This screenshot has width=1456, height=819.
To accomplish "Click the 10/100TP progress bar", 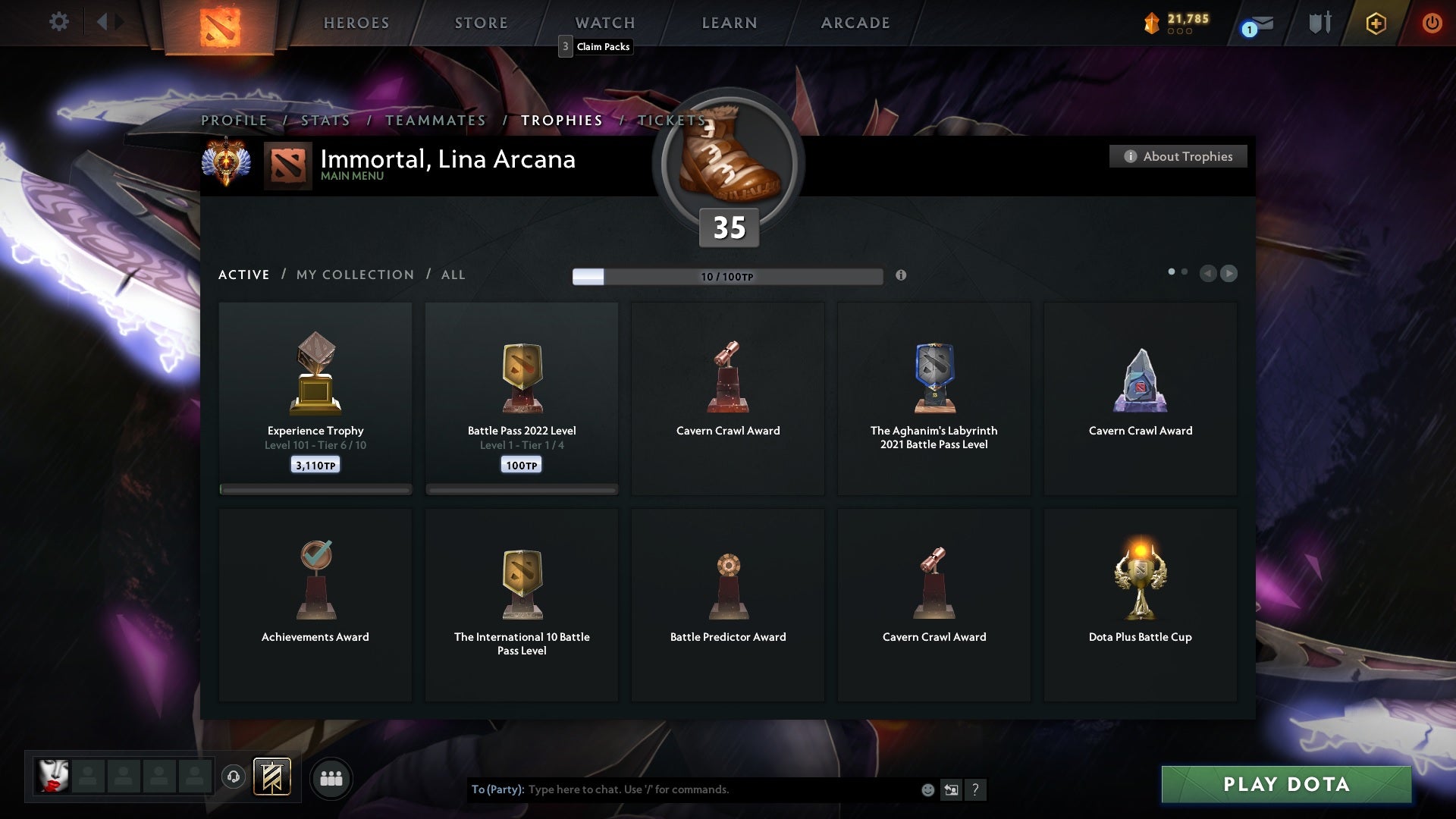I will click(x=728, y=276).
